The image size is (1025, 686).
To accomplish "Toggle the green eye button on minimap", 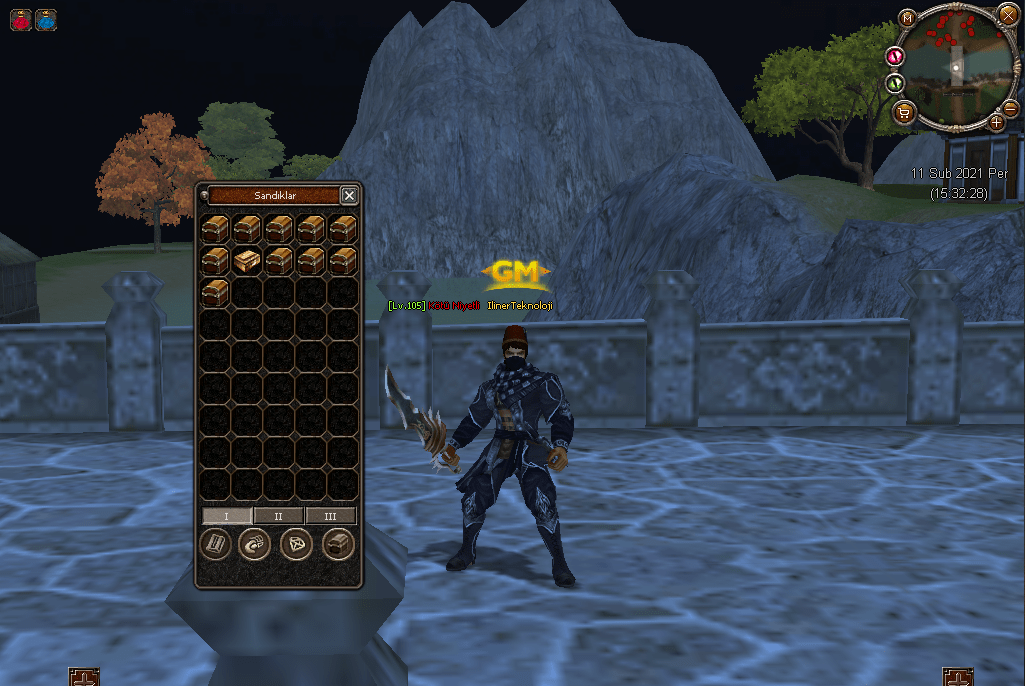I will pyautogui.click(x=895, y=83).
